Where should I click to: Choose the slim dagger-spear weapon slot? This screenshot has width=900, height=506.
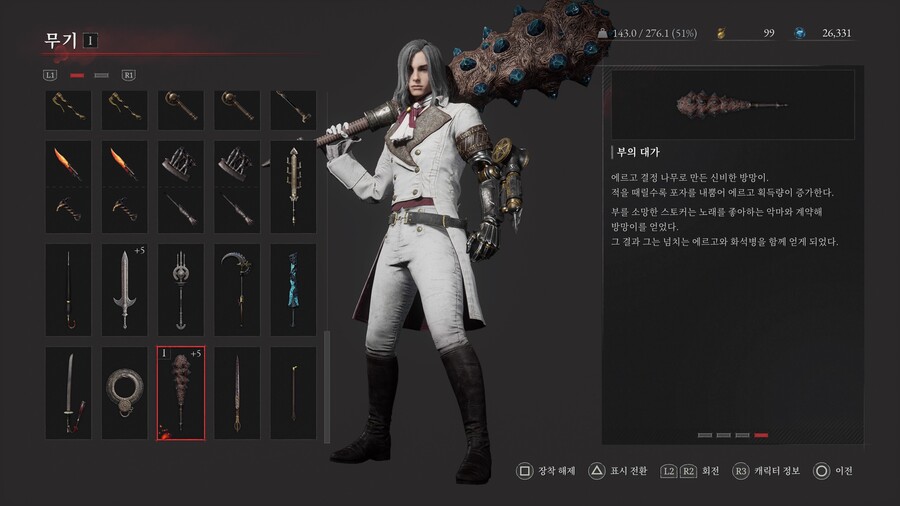[x=237, y=393]
